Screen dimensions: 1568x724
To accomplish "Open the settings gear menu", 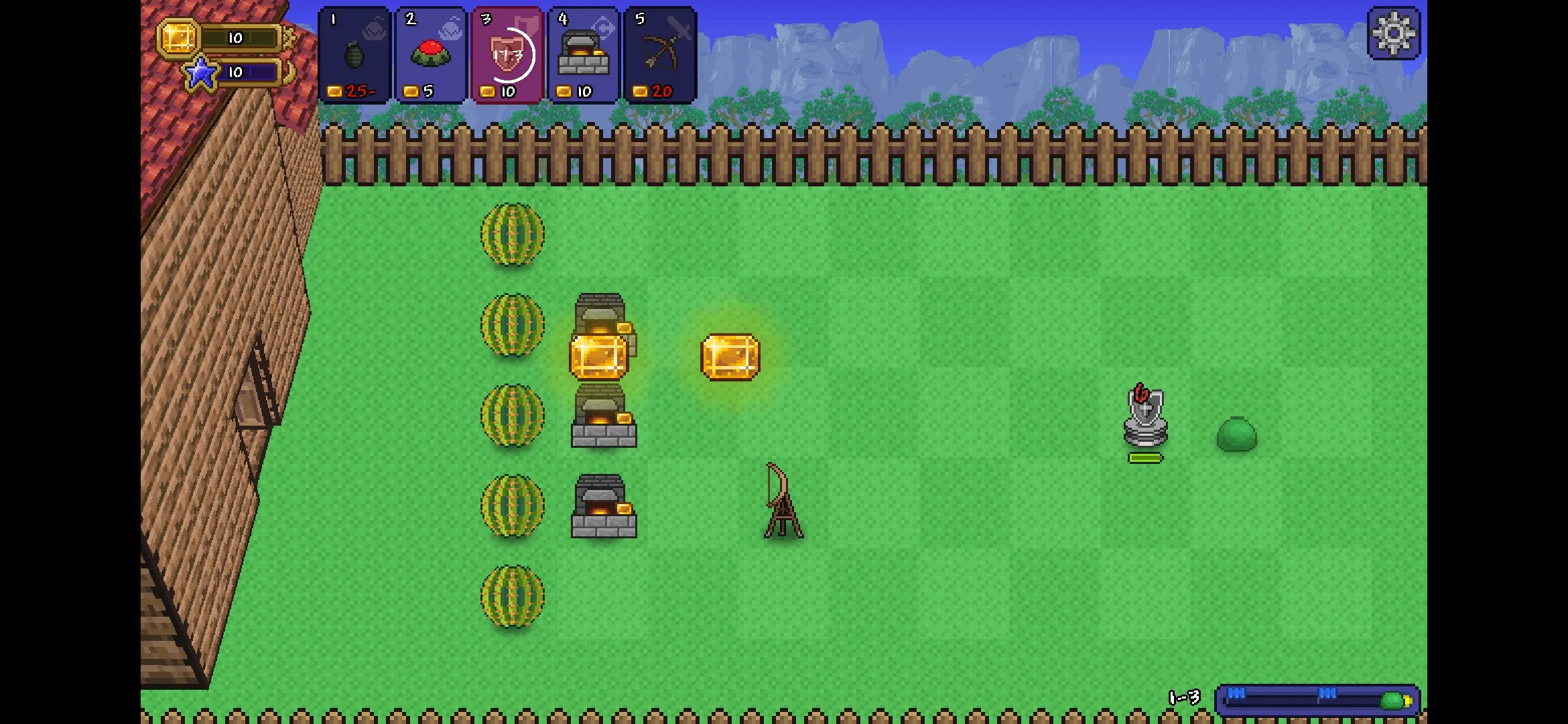I will 1394,34.
